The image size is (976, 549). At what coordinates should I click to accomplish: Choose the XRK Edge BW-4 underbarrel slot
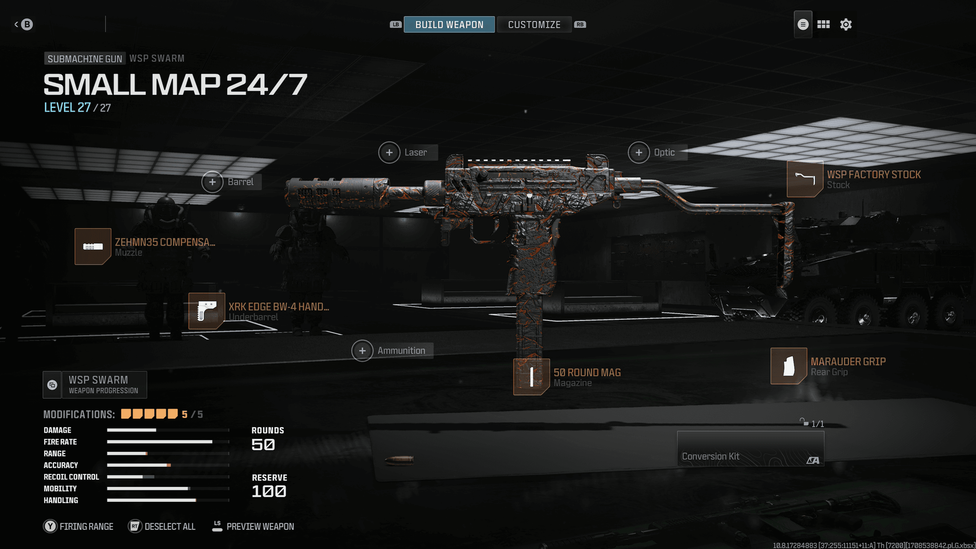207,311
